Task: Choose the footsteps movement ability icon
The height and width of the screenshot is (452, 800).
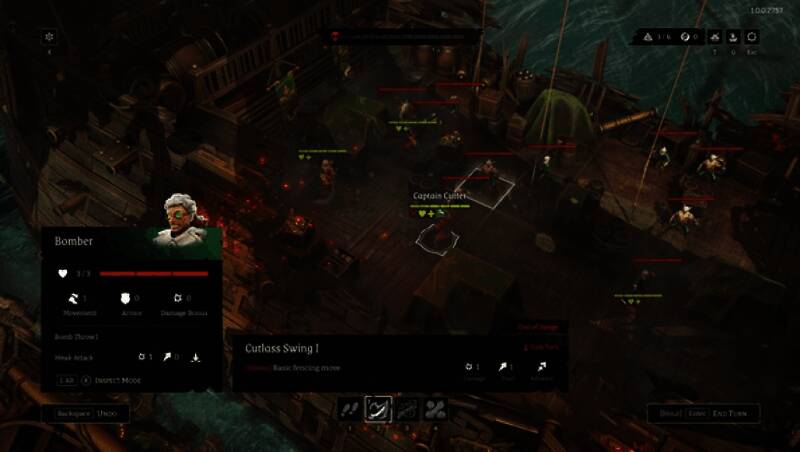Action: coord(350,408)
